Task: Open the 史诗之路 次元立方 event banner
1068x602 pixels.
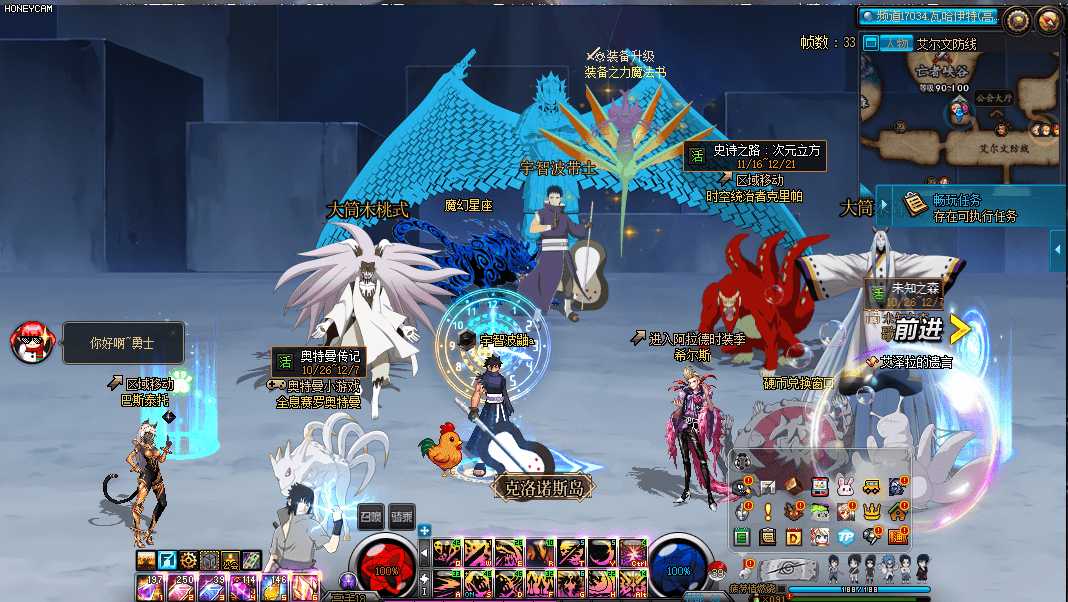Action: (x=755, y=155)
